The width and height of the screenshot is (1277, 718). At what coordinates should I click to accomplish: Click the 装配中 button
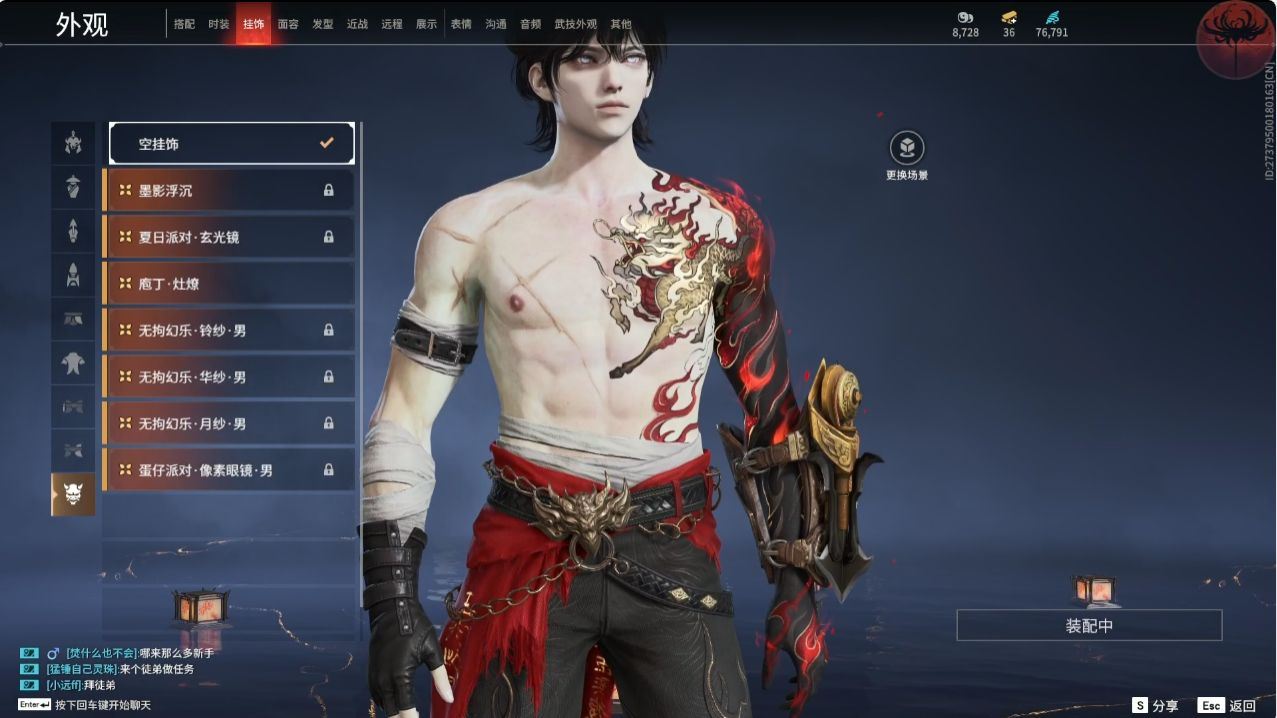click(1089, 626)
